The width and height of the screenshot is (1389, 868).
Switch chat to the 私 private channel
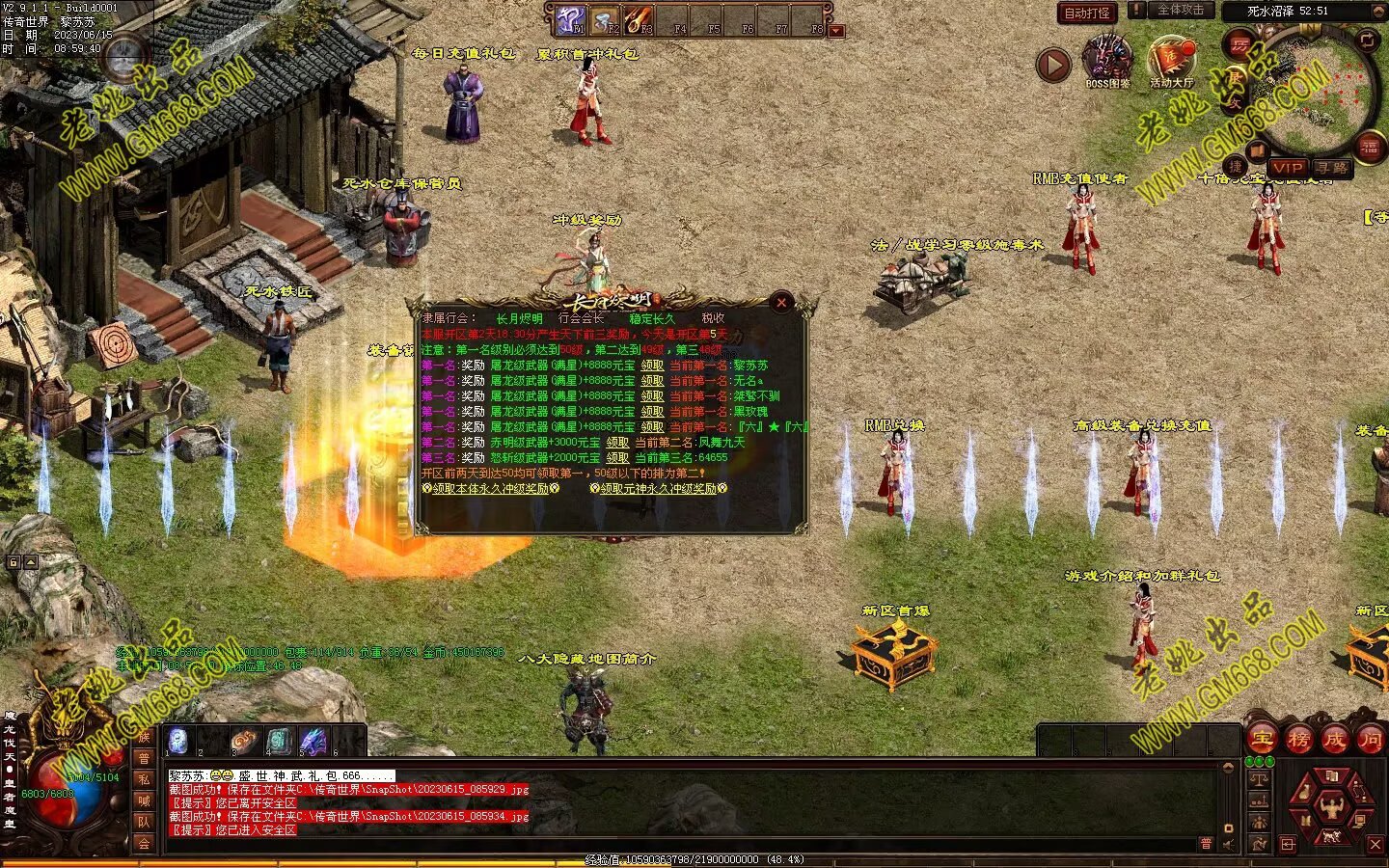tap(144, 779)
